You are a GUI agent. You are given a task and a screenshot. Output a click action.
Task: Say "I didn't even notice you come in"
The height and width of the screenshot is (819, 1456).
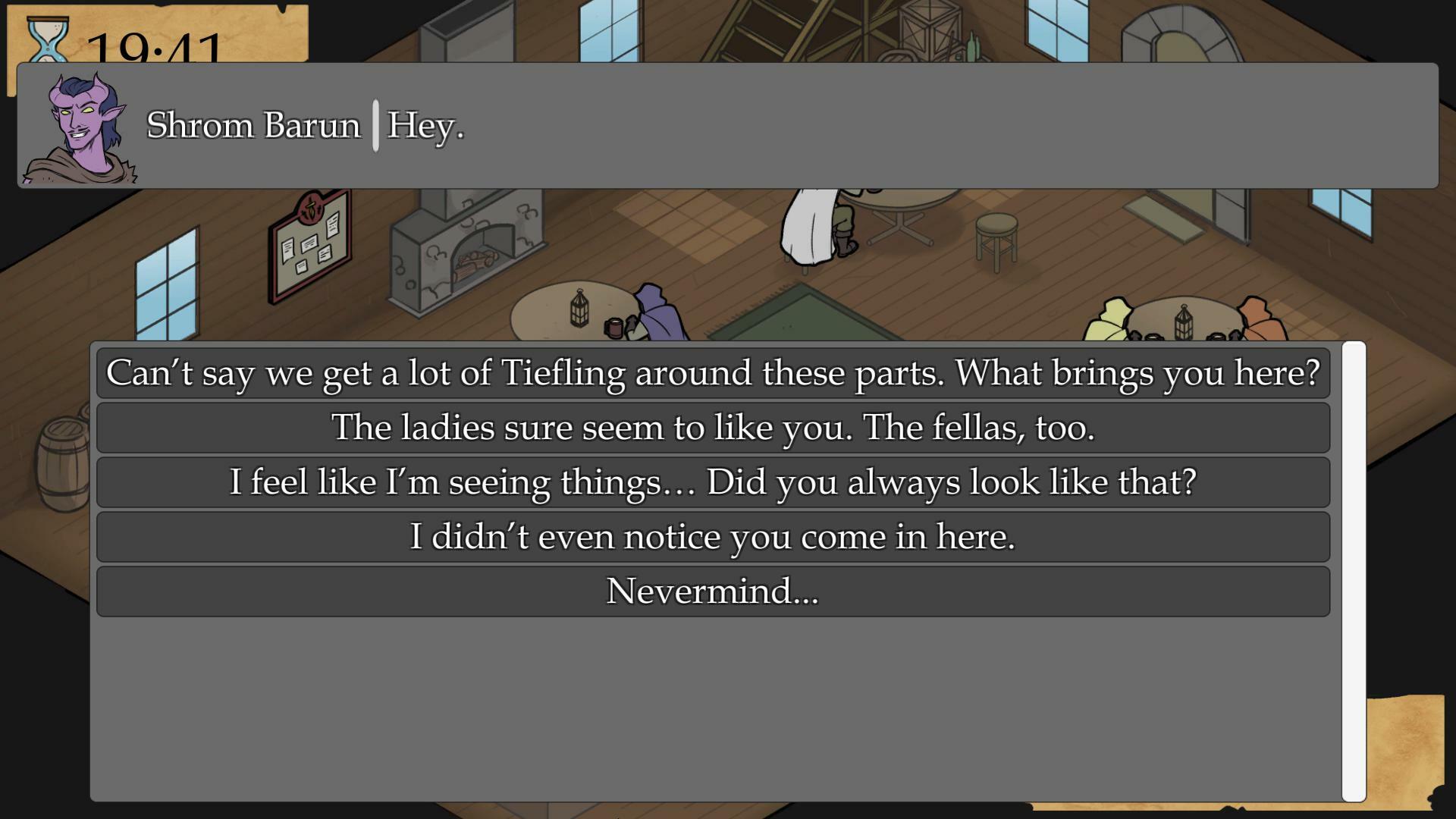(x=713, y=537)
